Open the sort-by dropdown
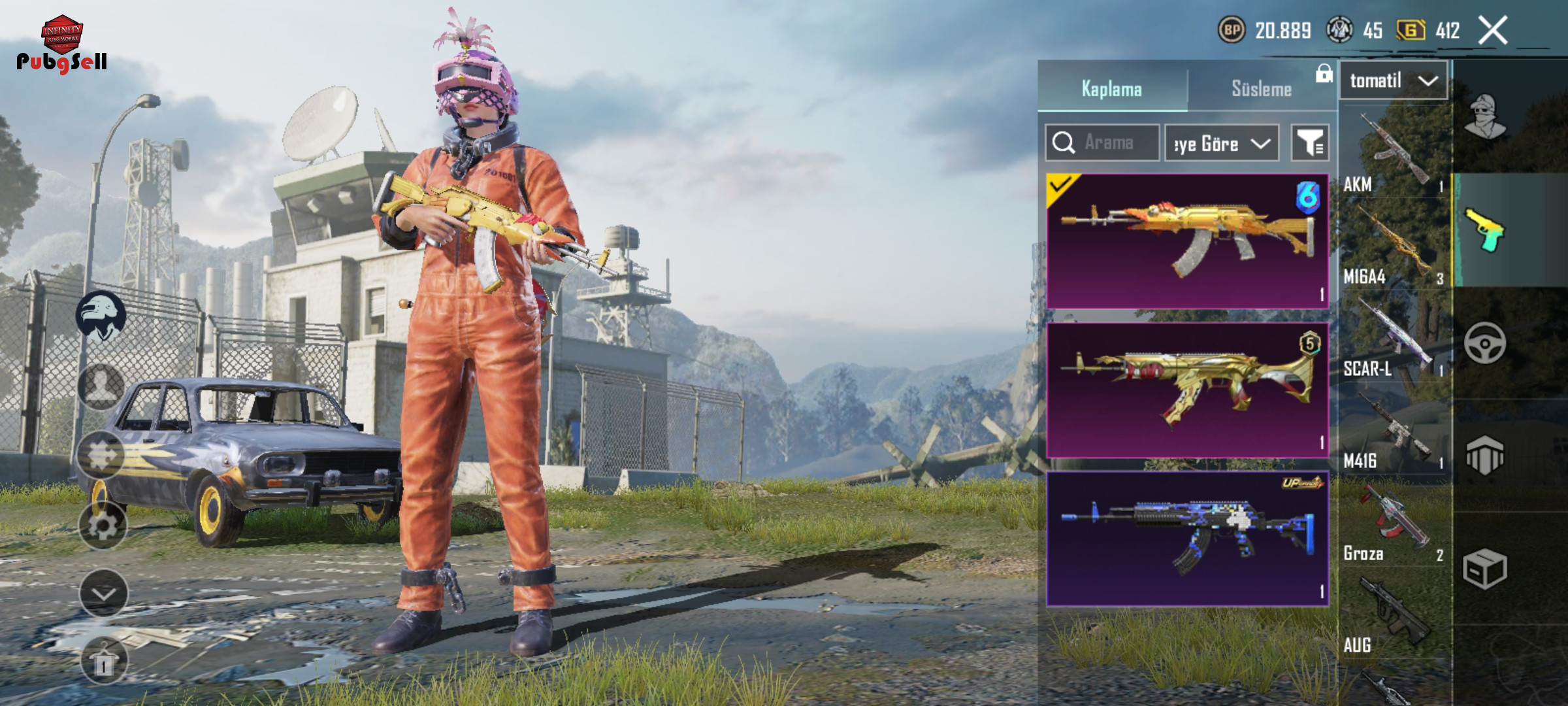Viewport: 1568px width, 706px height. (x=1222, y=143)
